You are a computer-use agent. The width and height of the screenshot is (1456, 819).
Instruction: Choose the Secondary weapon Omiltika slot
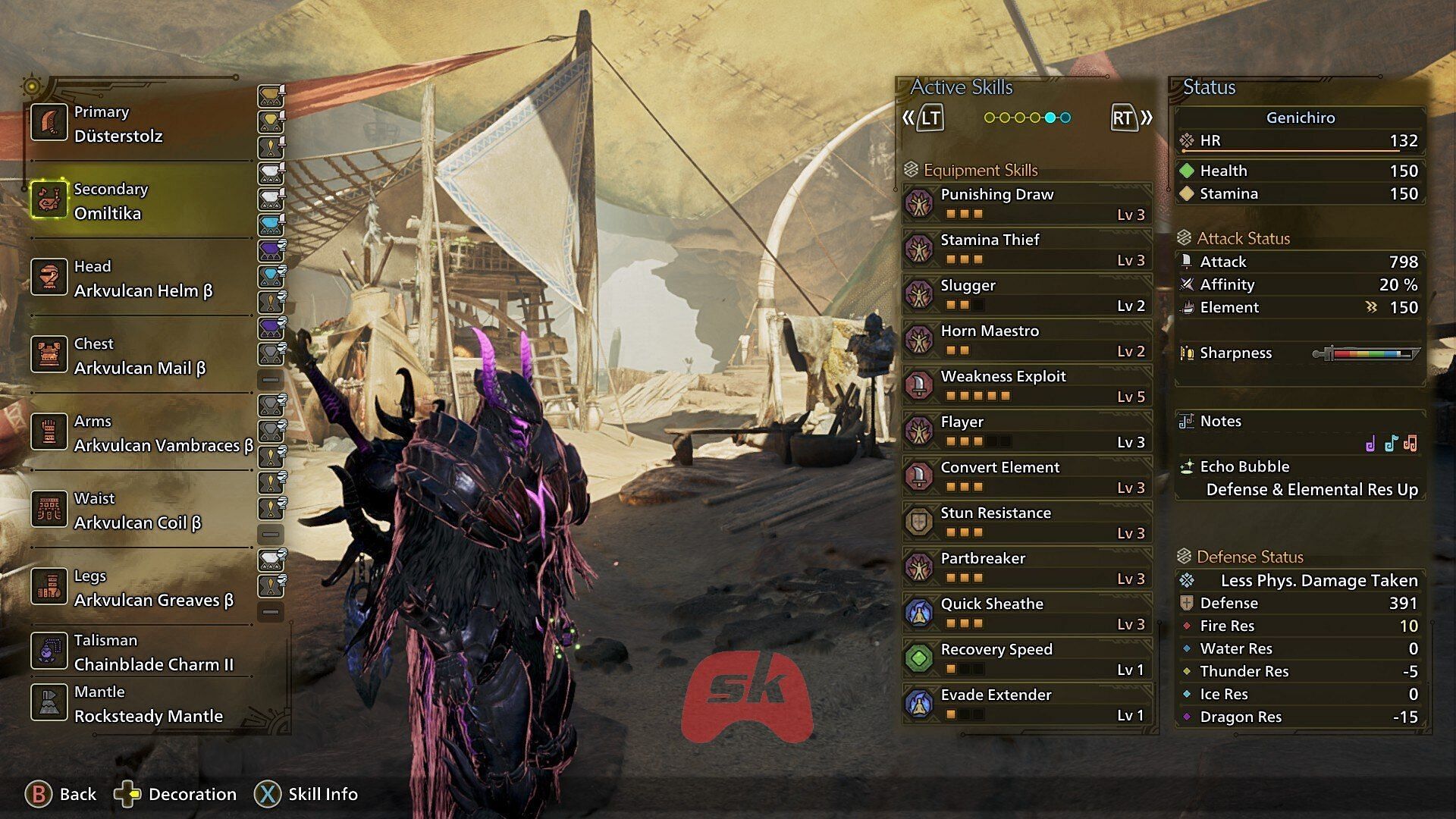click(140, 201)
